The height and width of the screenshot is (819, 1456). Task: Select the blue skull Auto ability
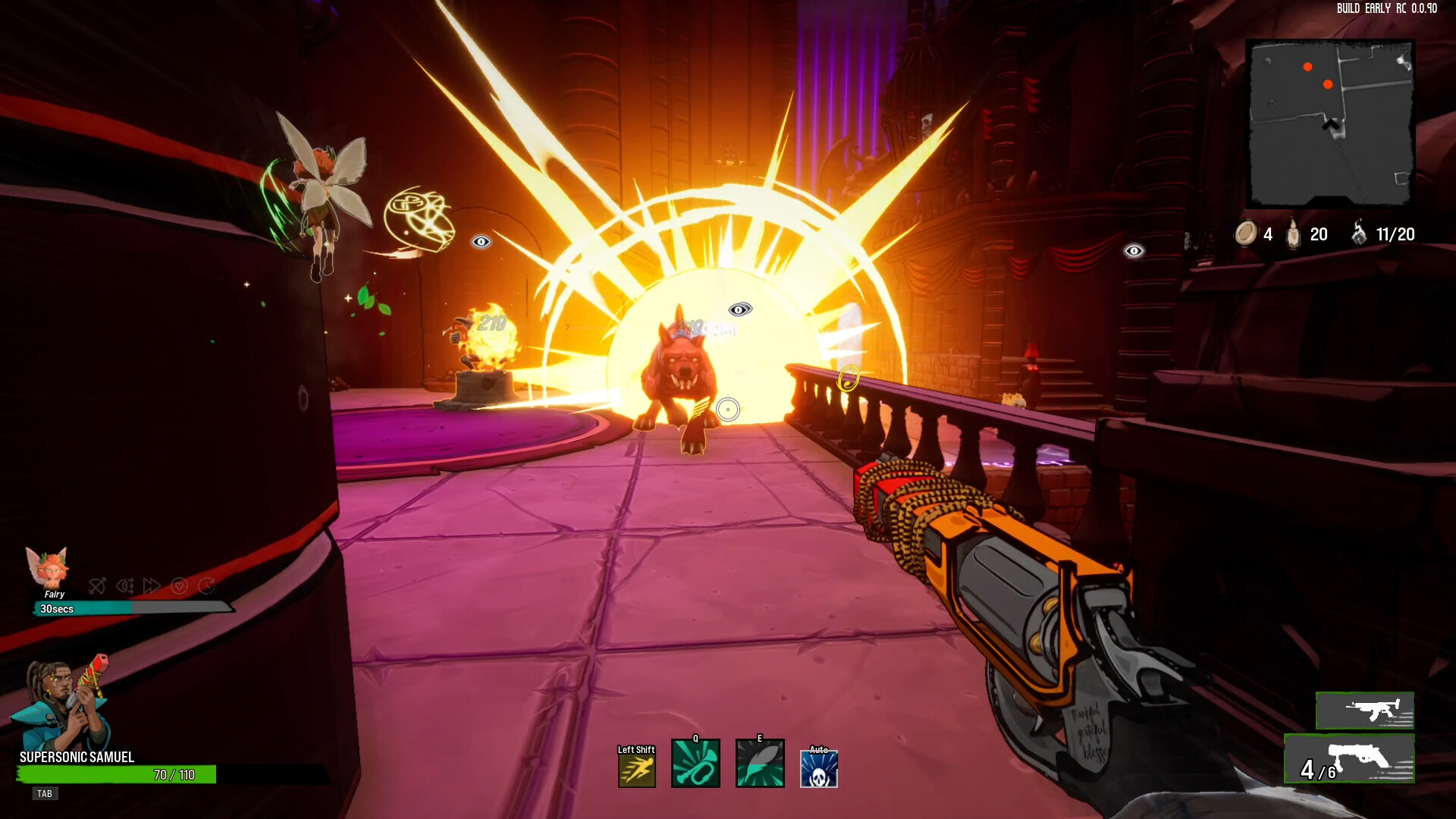[x=819, y=769]
